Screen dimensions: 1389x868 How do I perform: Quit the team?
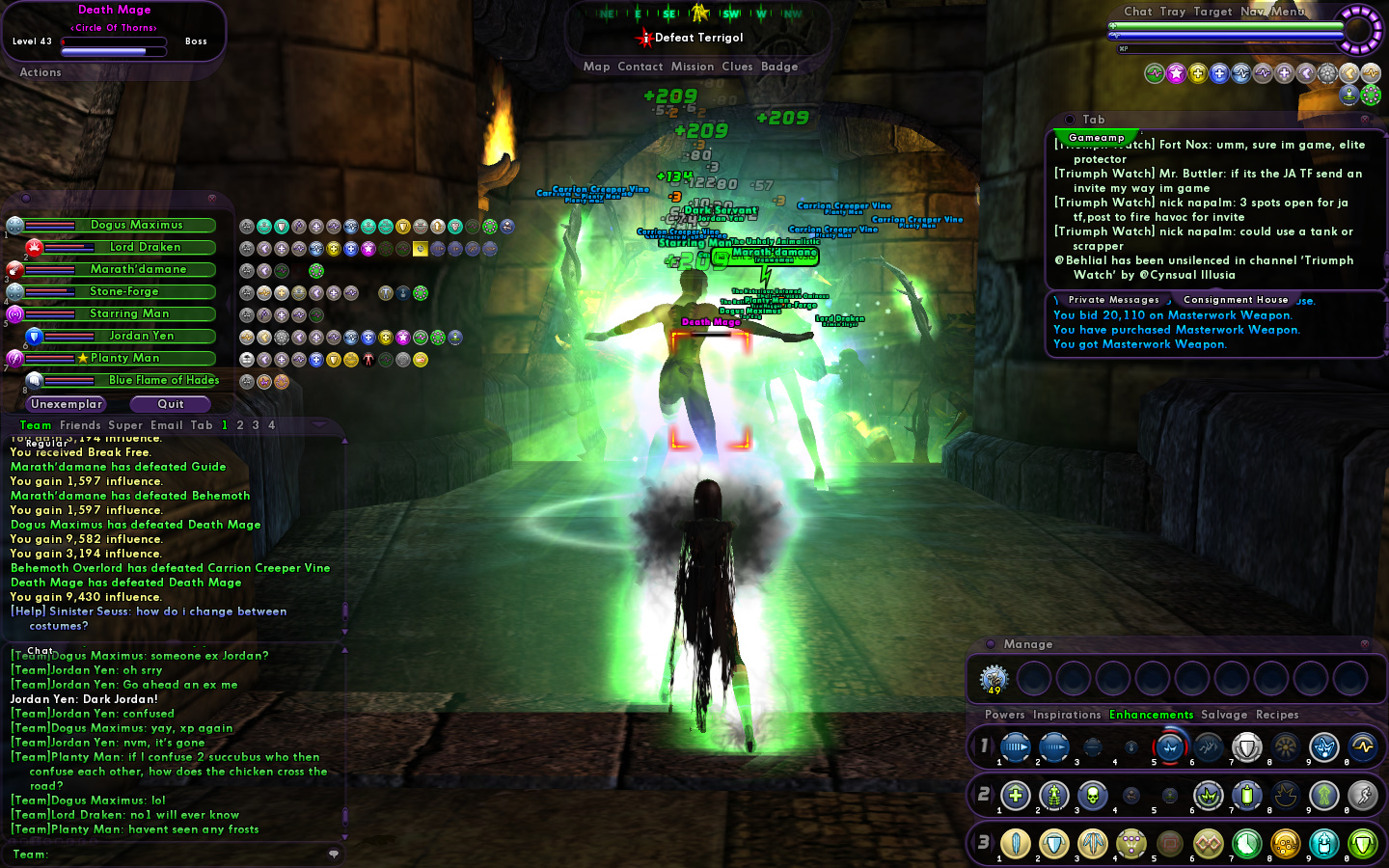tap(171, 404)
